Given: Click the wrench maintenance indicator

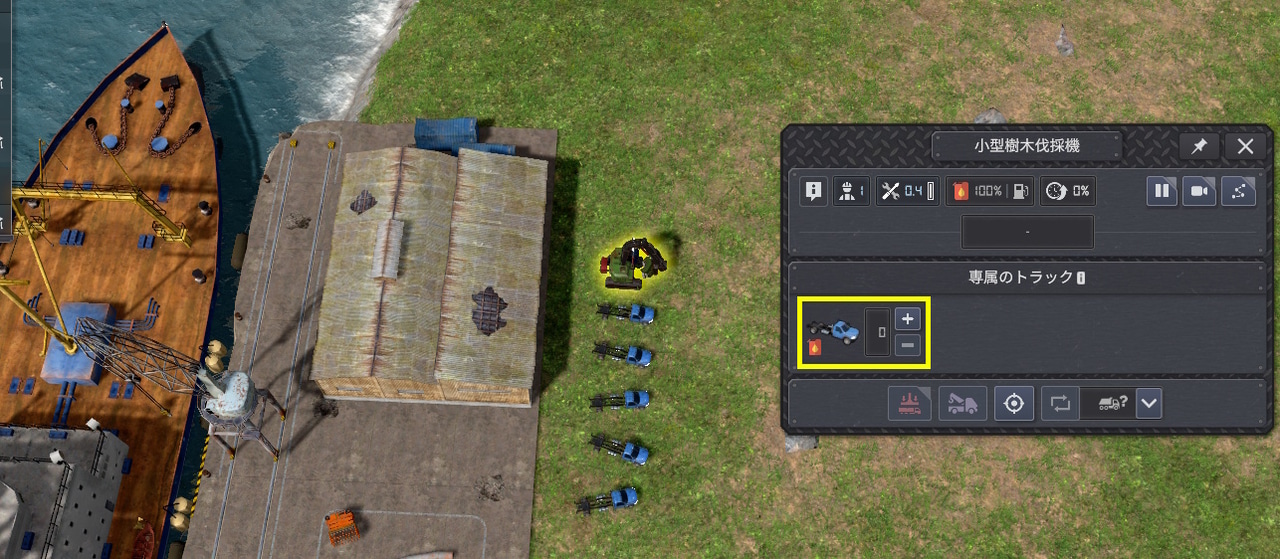Looking at the screenshot, I should click(x=907, y=191).
